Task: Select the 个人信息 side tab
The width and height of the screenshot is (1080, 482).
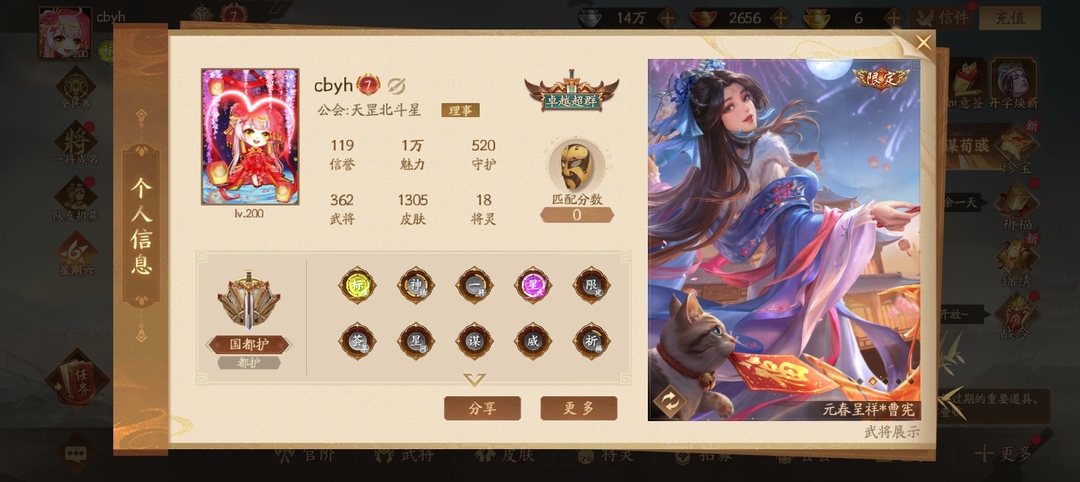Action: pyautogui.click(x=141, y=227)
